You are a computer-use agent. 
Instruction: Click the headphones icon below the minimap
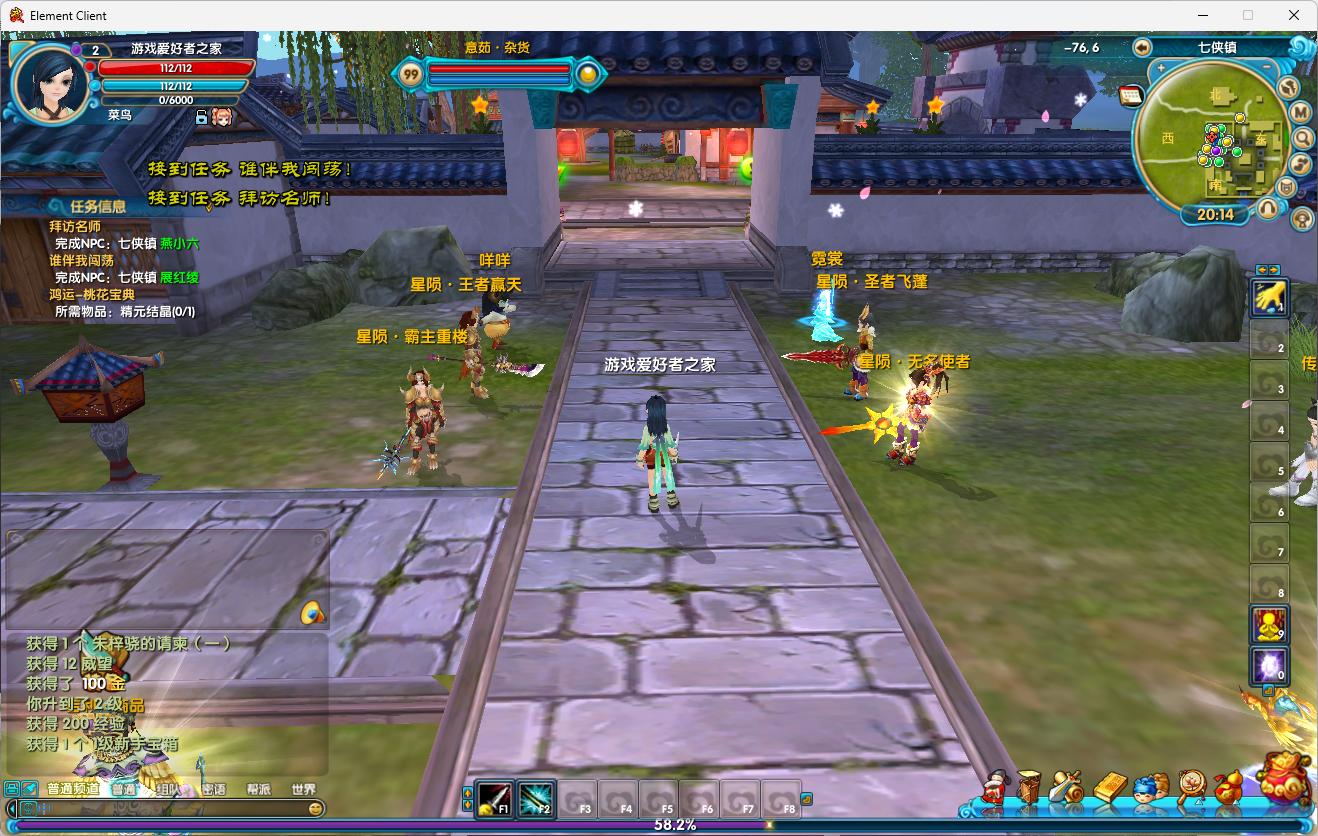(x=1268, y=209)
